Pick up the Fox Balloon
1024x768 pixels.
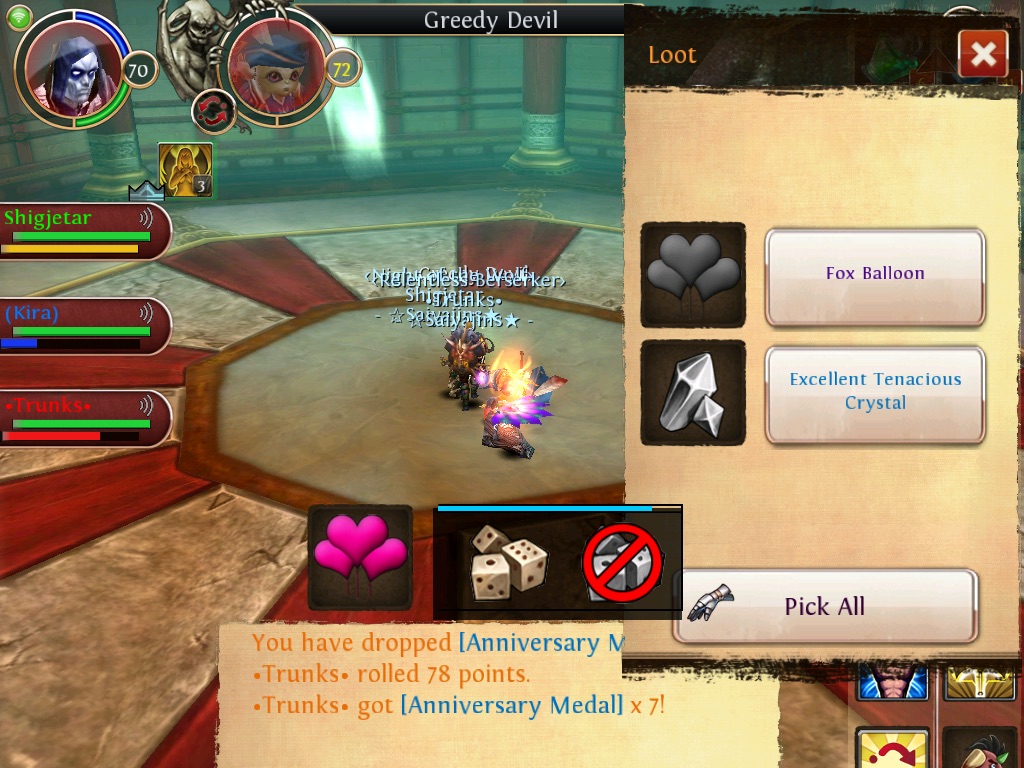point(875,276)
